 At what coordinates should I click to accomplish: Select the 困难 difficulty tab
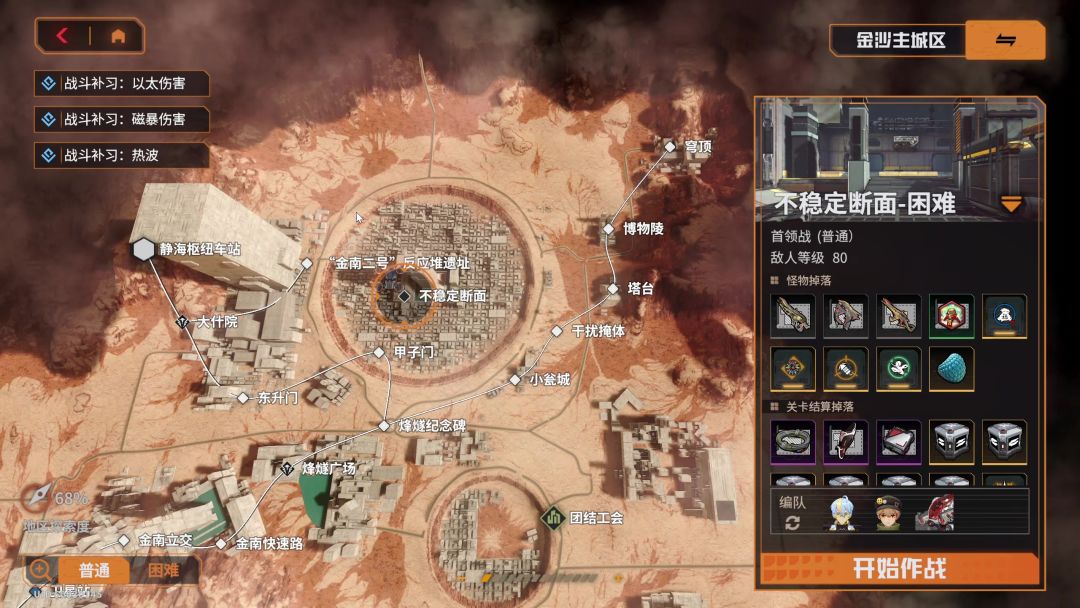163,570
